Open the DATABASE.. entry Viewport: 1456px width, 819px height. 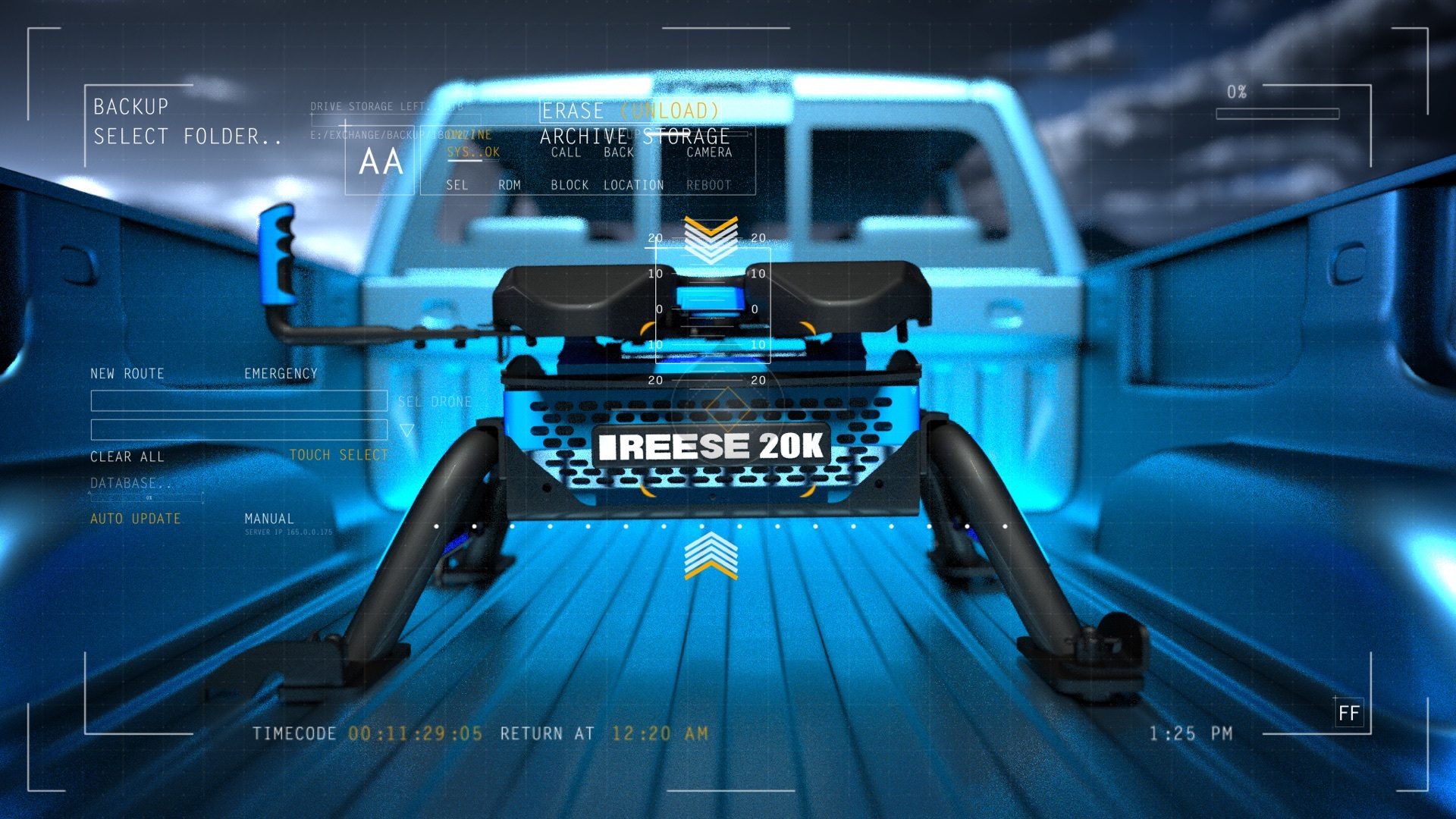tap(130, 483)
